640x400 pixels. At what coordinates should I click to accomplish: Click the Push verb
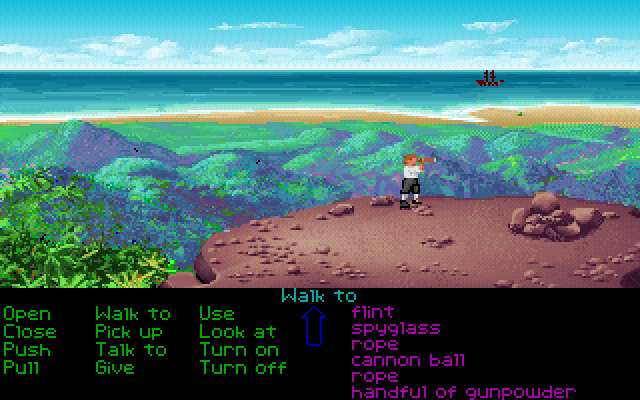[x=26, y=349]
